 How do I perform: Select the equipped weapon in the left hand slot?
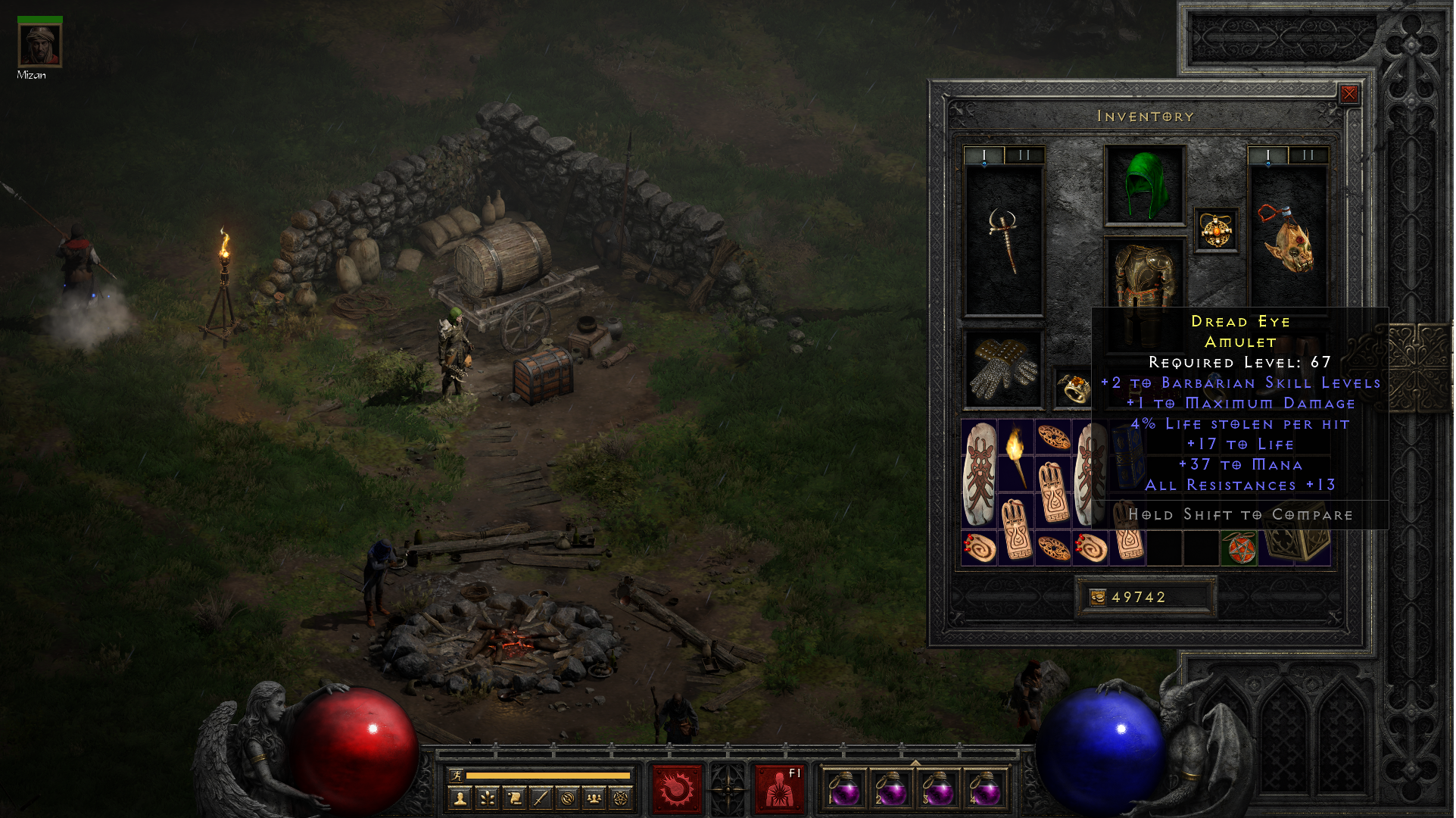pos(1004,240)
